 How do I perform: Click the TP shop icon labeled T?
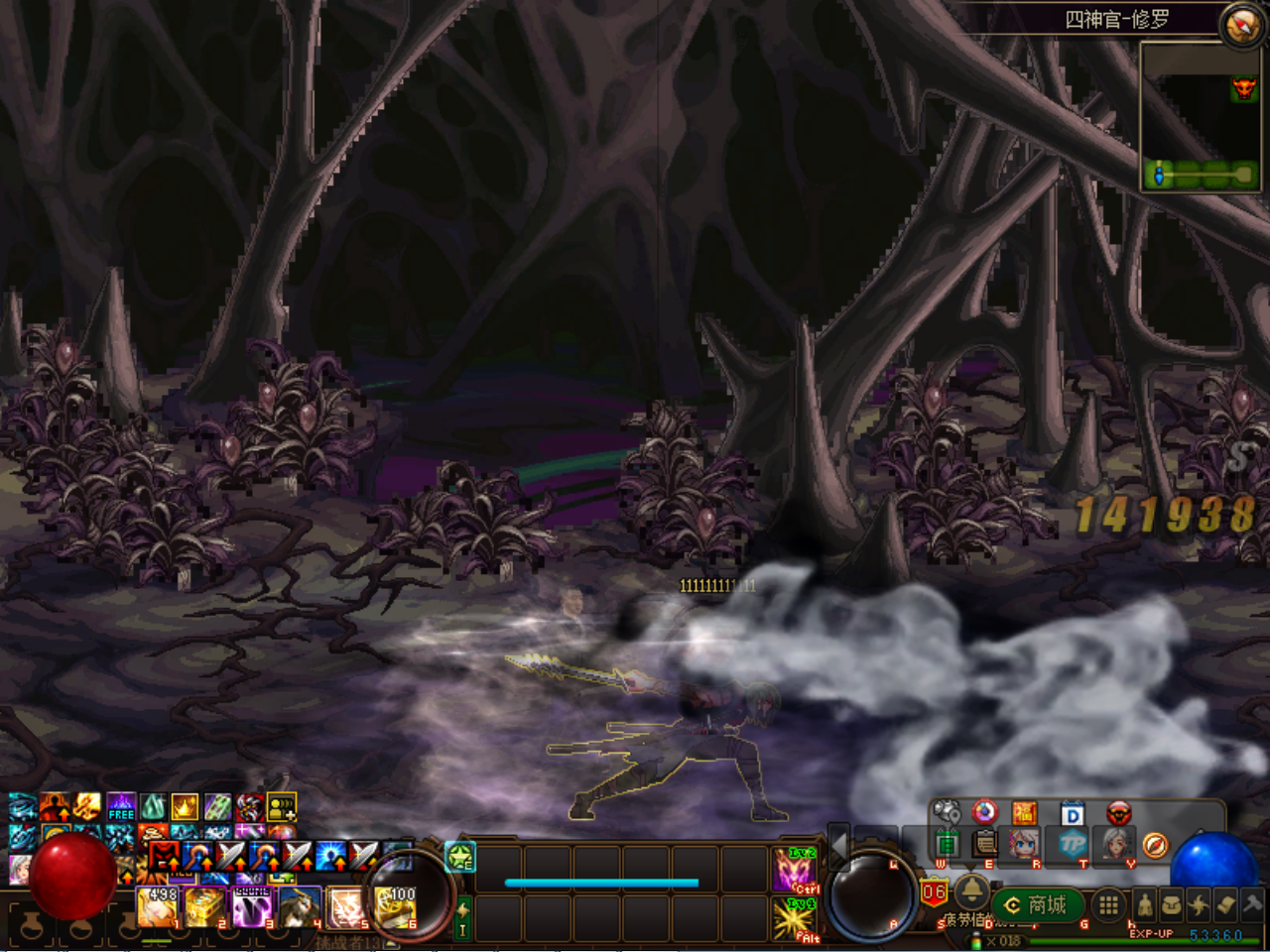pyautogui.click(x=1075, y=845)
